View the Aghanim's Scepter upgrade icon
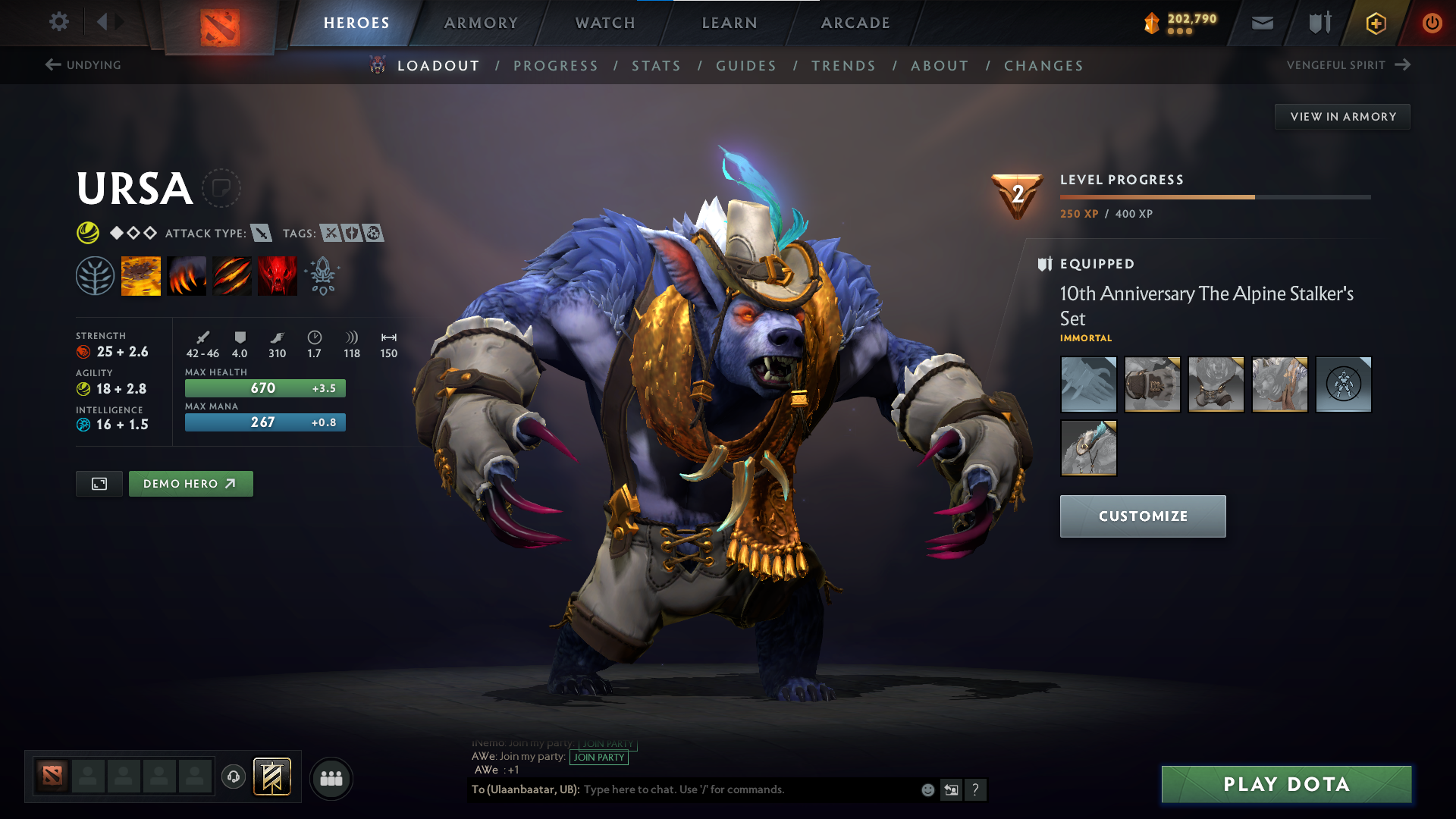 (322, 275)
